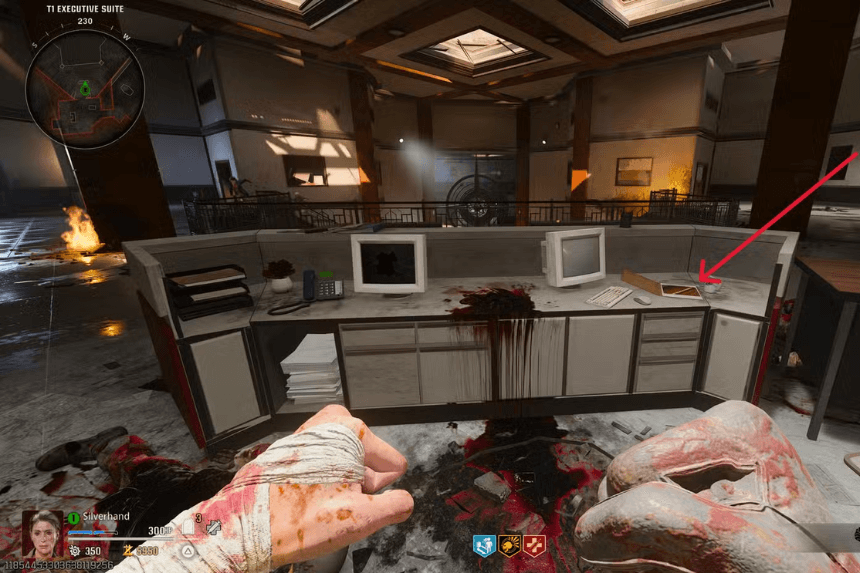Select the orange fist Melee Macchiato perk
Screen dimensions: 860x573
508,546
